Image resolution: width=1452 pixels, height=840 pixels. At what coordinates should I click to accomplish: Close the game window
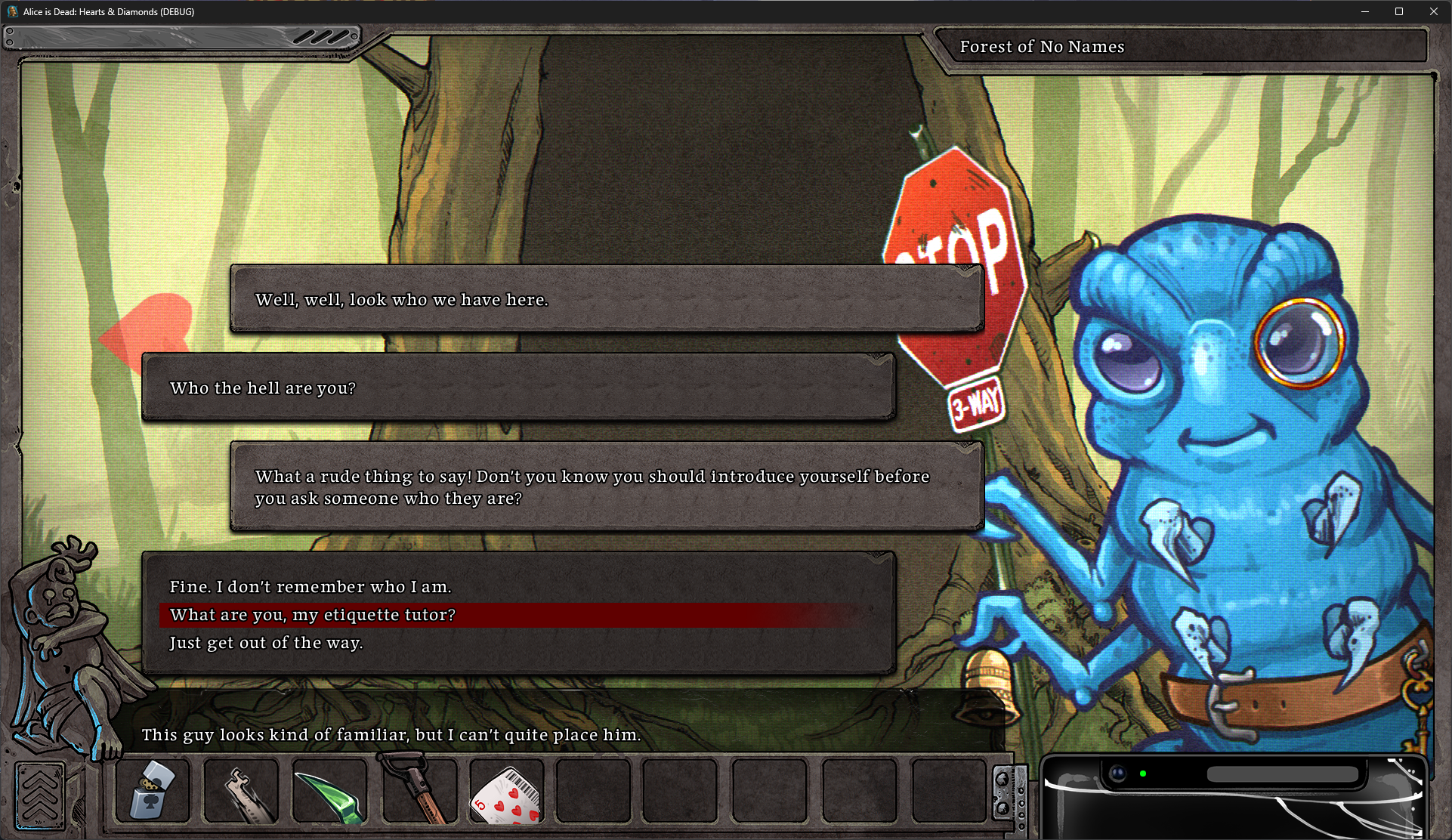1433,11
